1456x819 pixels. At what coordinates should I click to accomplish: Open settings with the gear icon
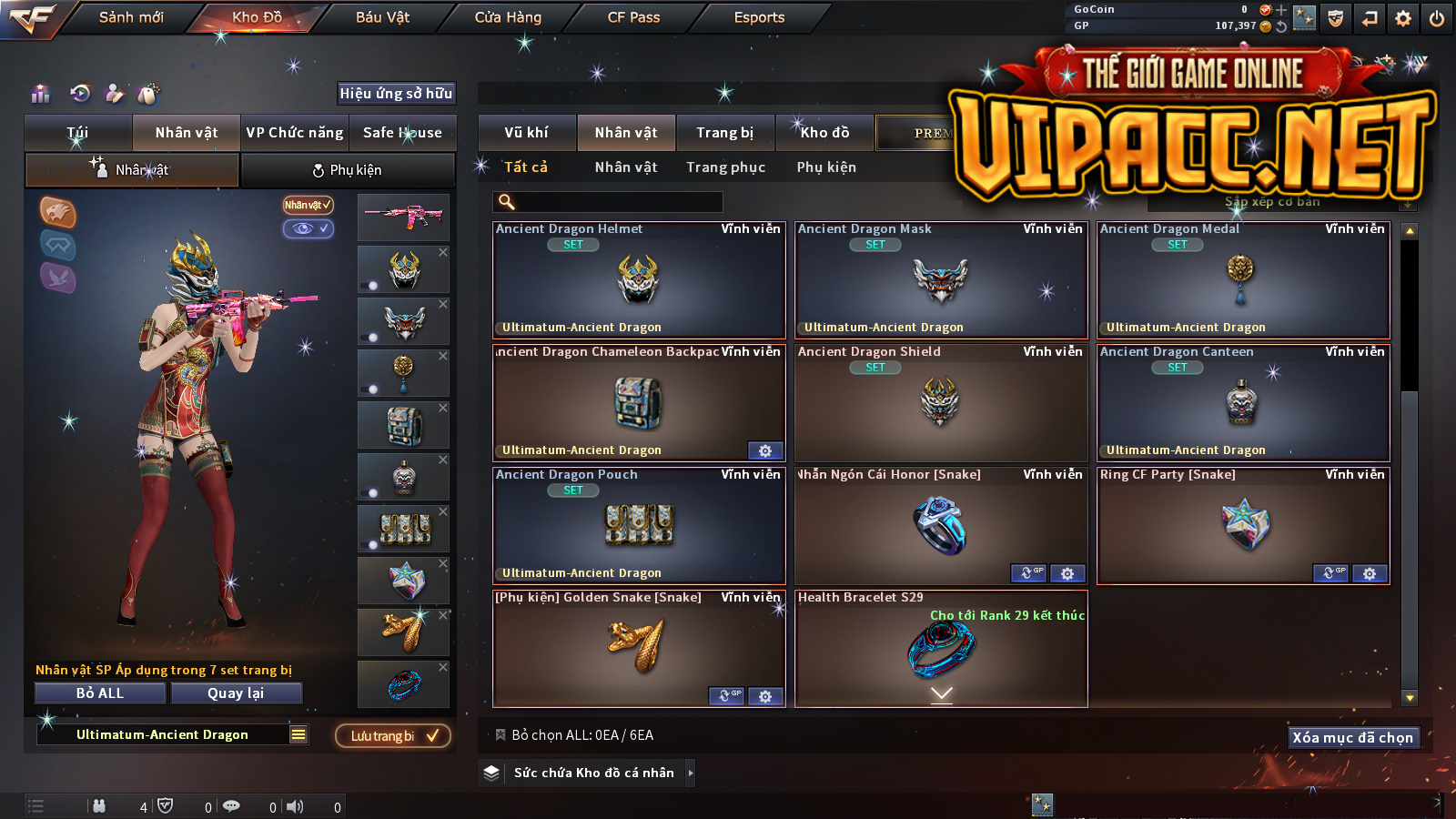click(1403, 18)
